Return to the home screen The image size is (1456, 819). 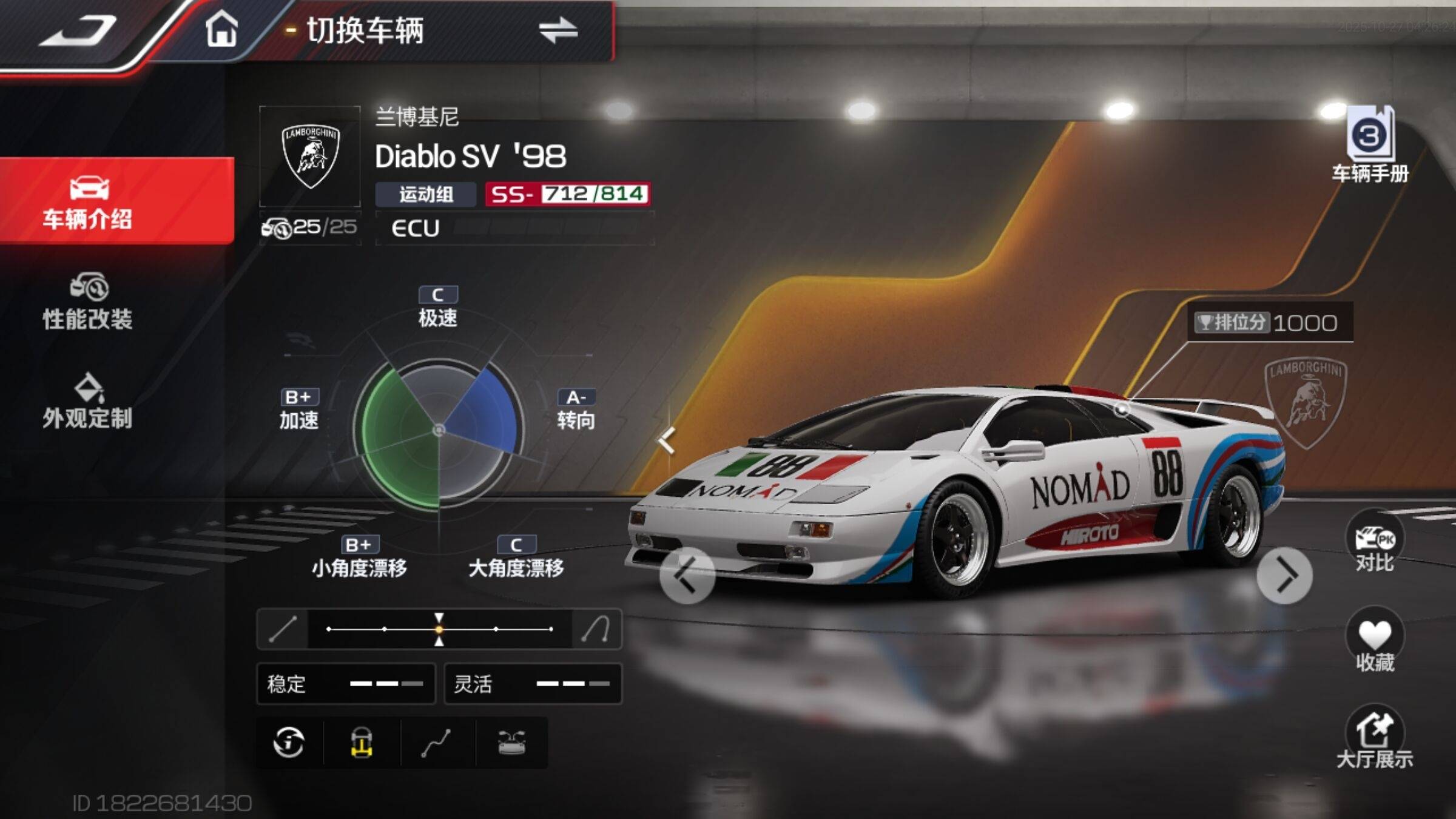click(x=221, y=30)
